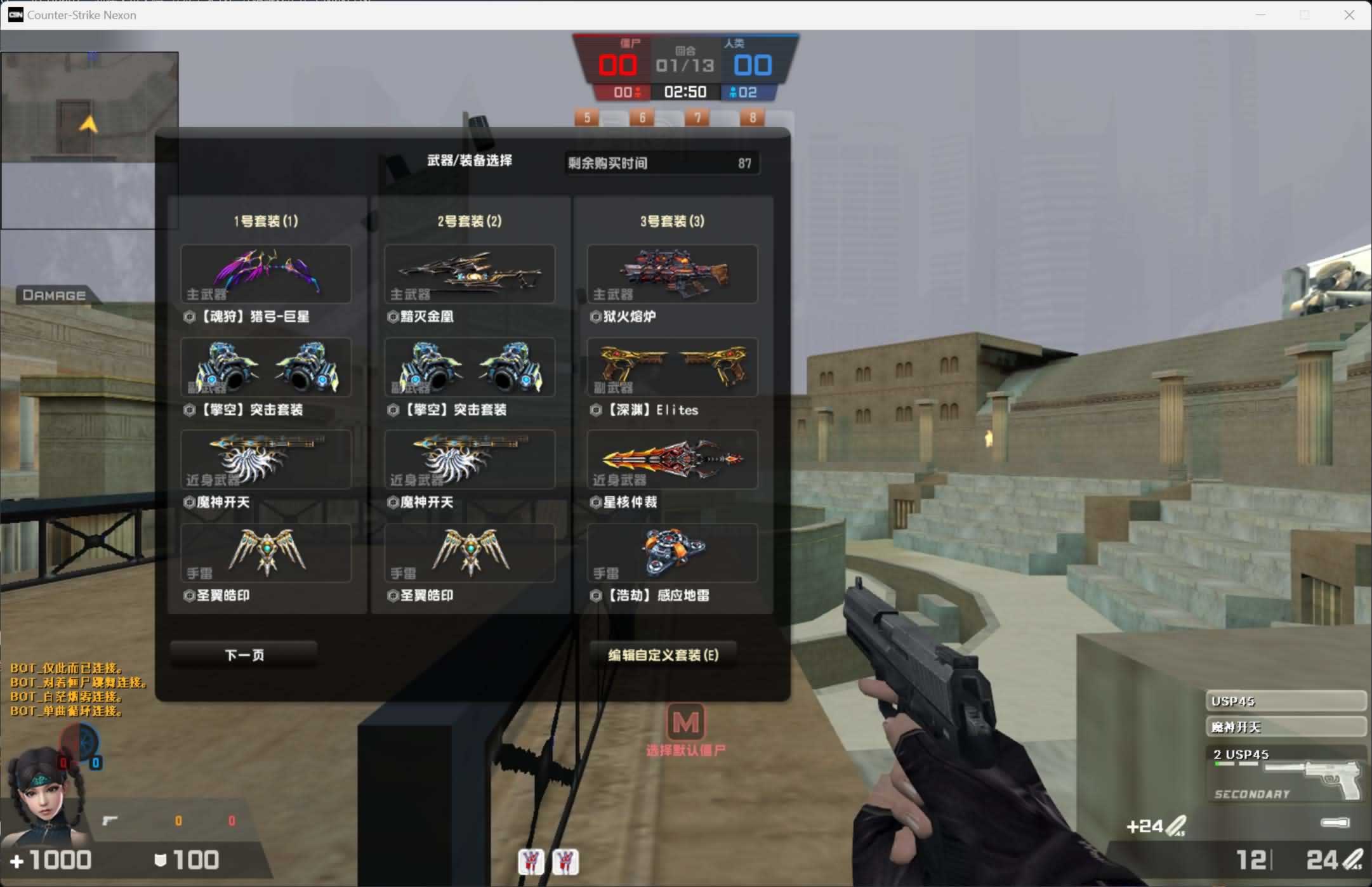Select the USP45 entry in weapon list
The height and width of the screenshot is (887, 1372).
coord(1285,701)
